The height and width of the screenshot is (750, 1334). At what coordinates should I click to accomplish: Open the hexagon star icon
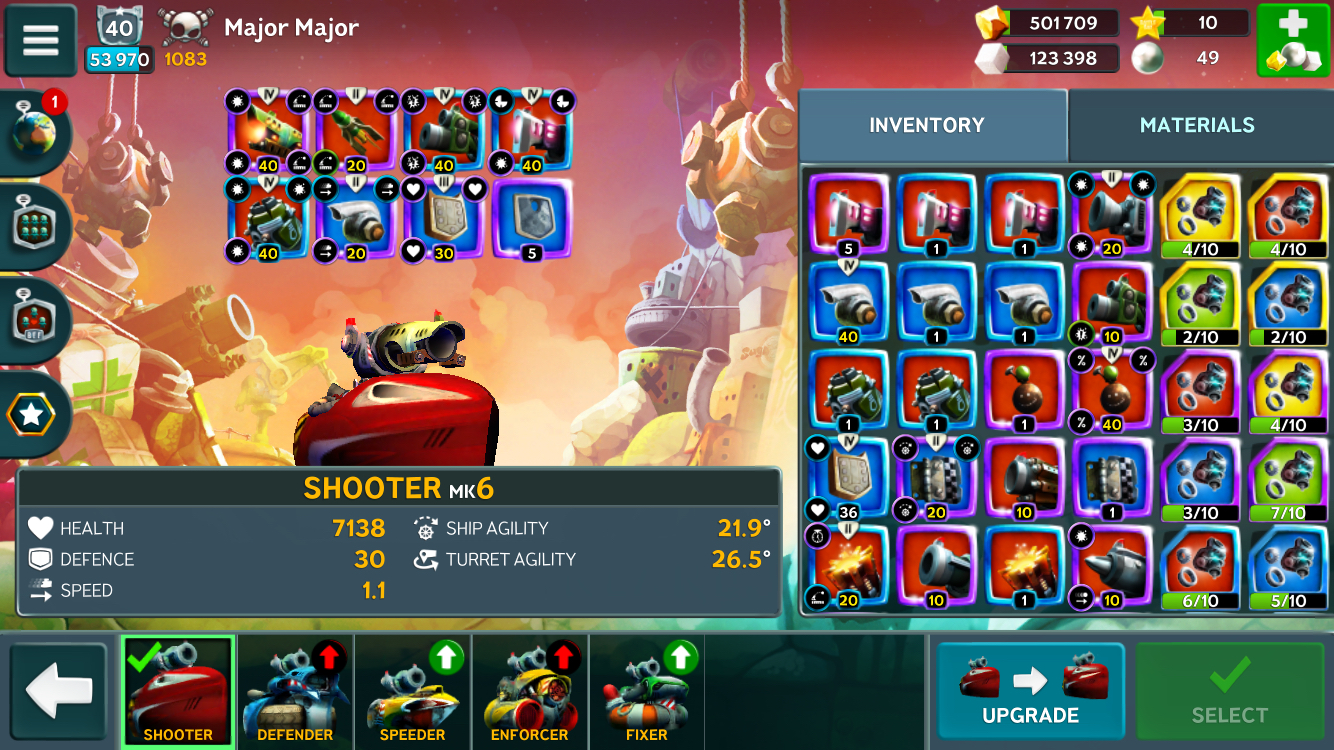pyautogui.click(x=33, y=416)
